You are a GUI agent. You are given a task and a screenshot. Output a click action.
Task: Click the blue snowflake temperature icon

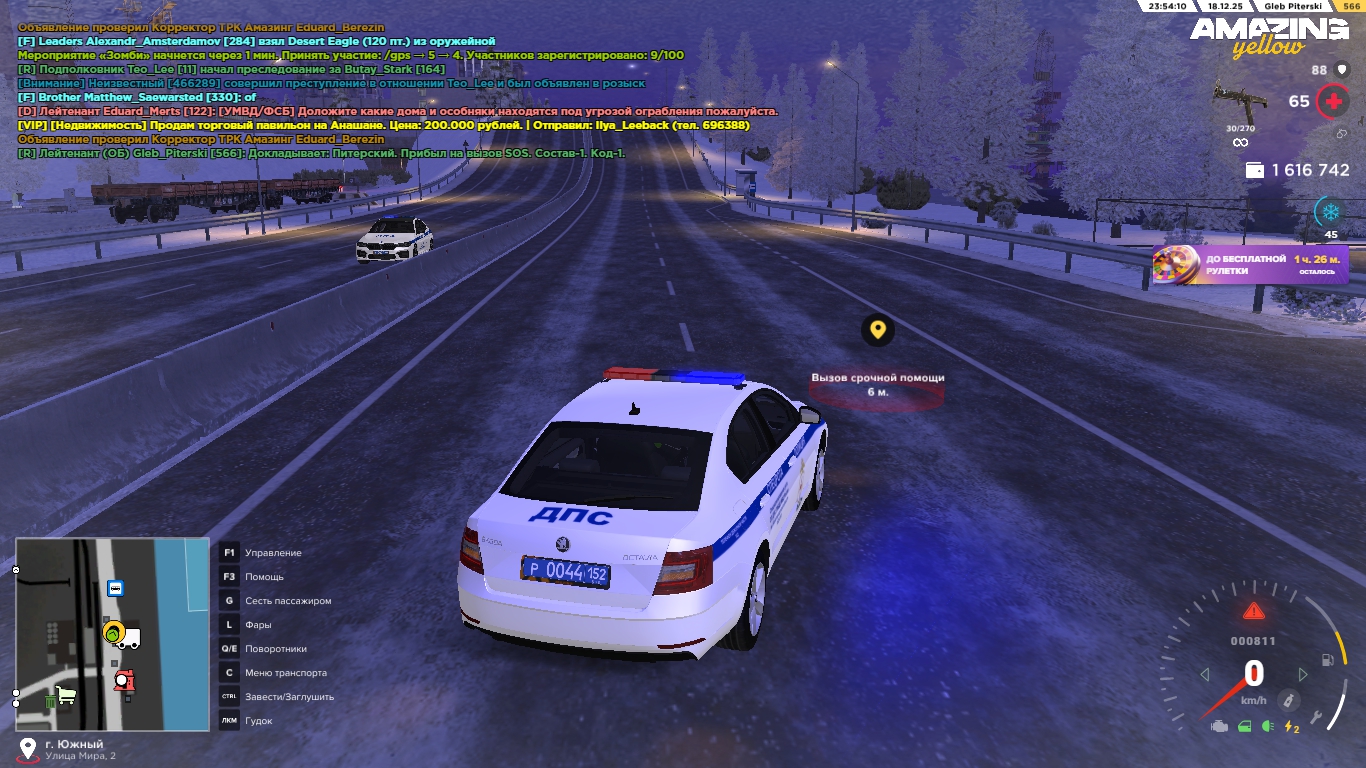coord(1330,212)
